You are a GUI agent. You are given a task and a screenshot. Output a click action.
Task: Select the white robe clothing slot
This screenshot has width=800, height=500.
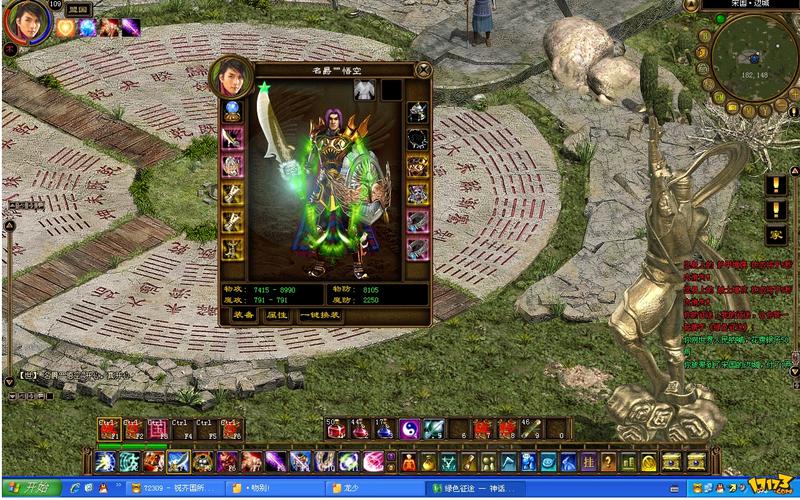364,90
